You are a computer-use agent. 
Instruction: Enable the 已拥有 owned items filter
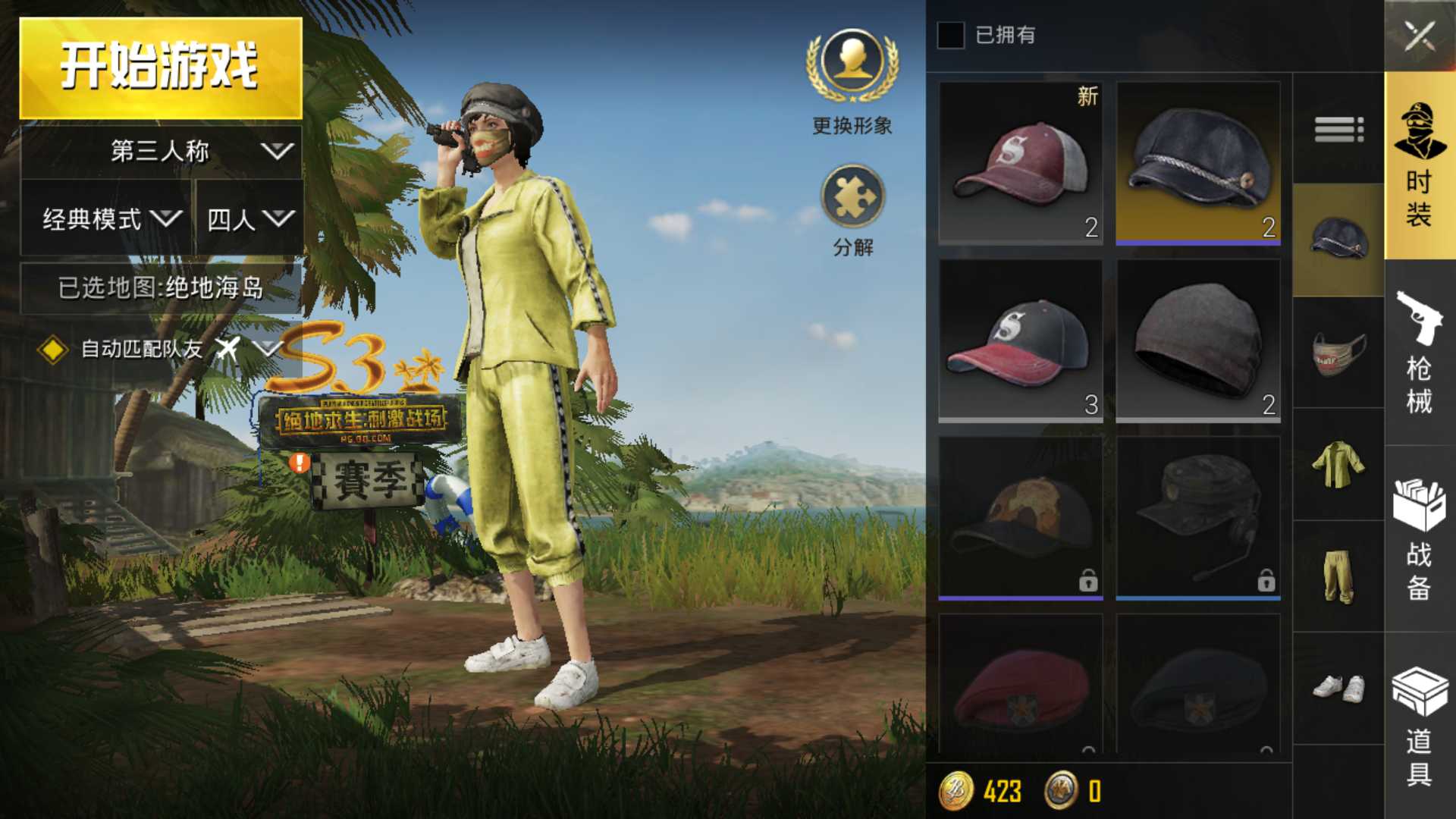tap(949, 36)
